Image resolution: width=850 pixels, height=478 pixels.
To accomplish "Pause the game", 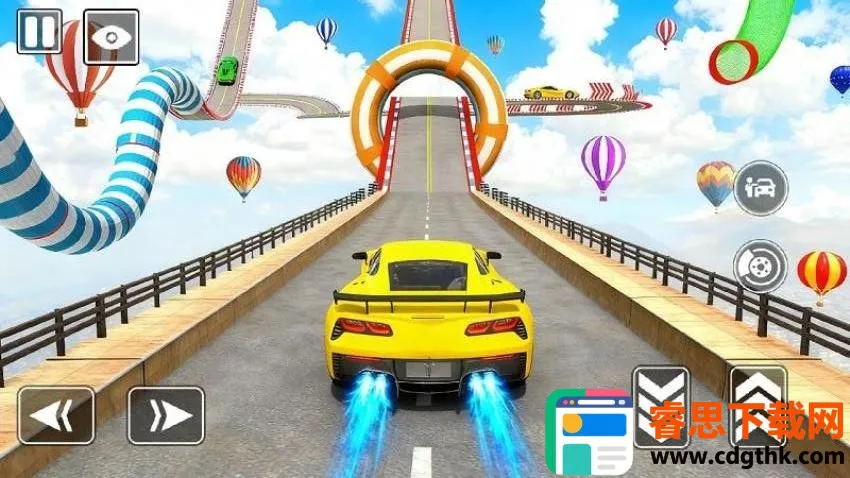I will 39,31.
